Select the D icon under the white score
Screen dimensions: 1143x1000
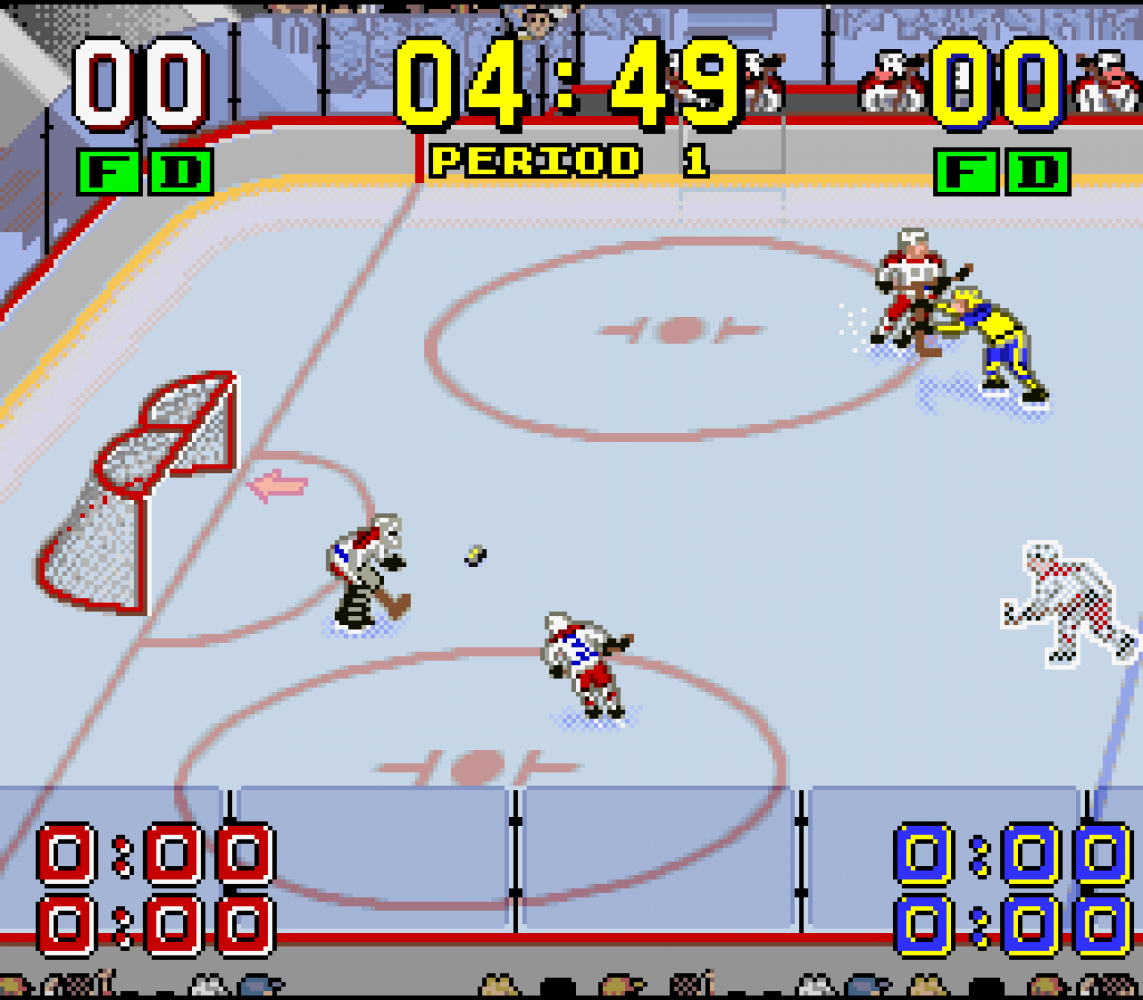[181, 171]
